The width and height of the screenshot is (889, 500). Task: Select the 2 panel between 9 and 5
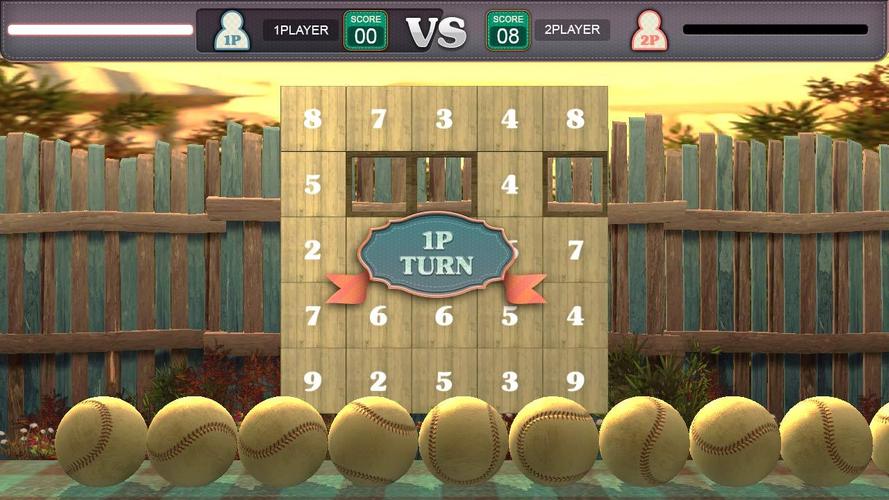click(x=379, y=381)
